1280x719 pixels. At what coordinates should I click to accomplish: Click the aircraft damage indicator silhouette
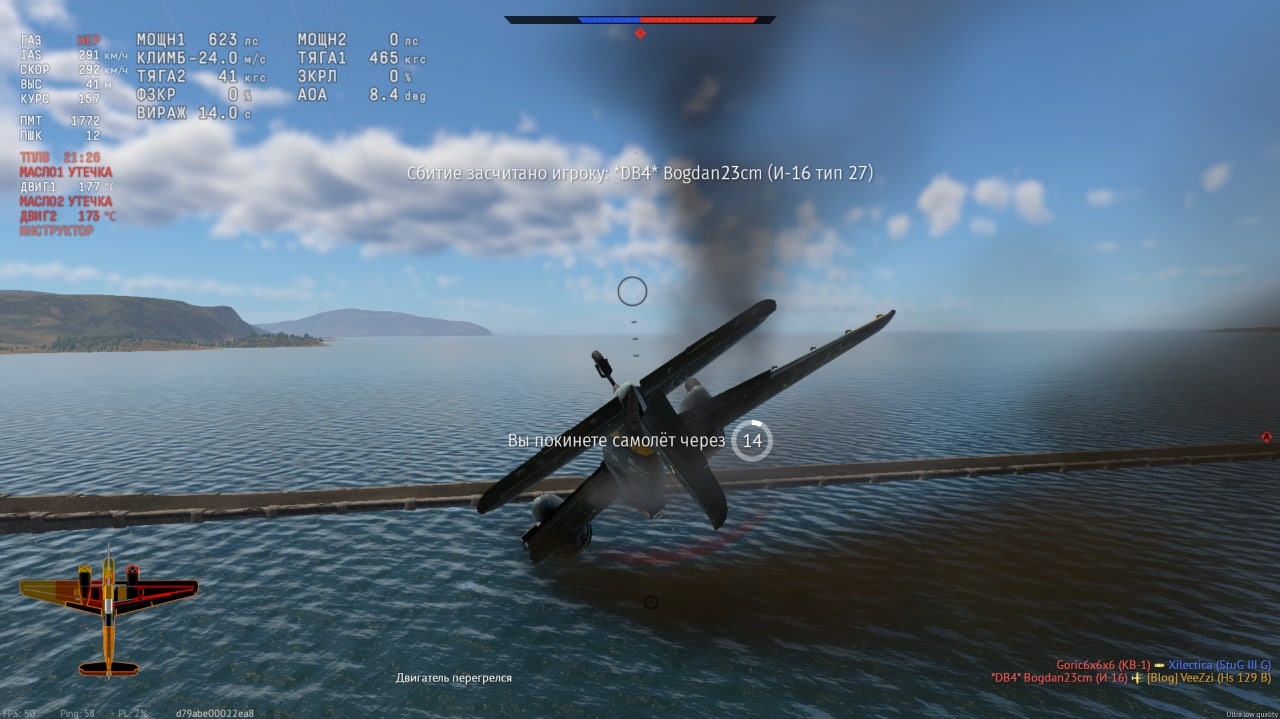108,611
